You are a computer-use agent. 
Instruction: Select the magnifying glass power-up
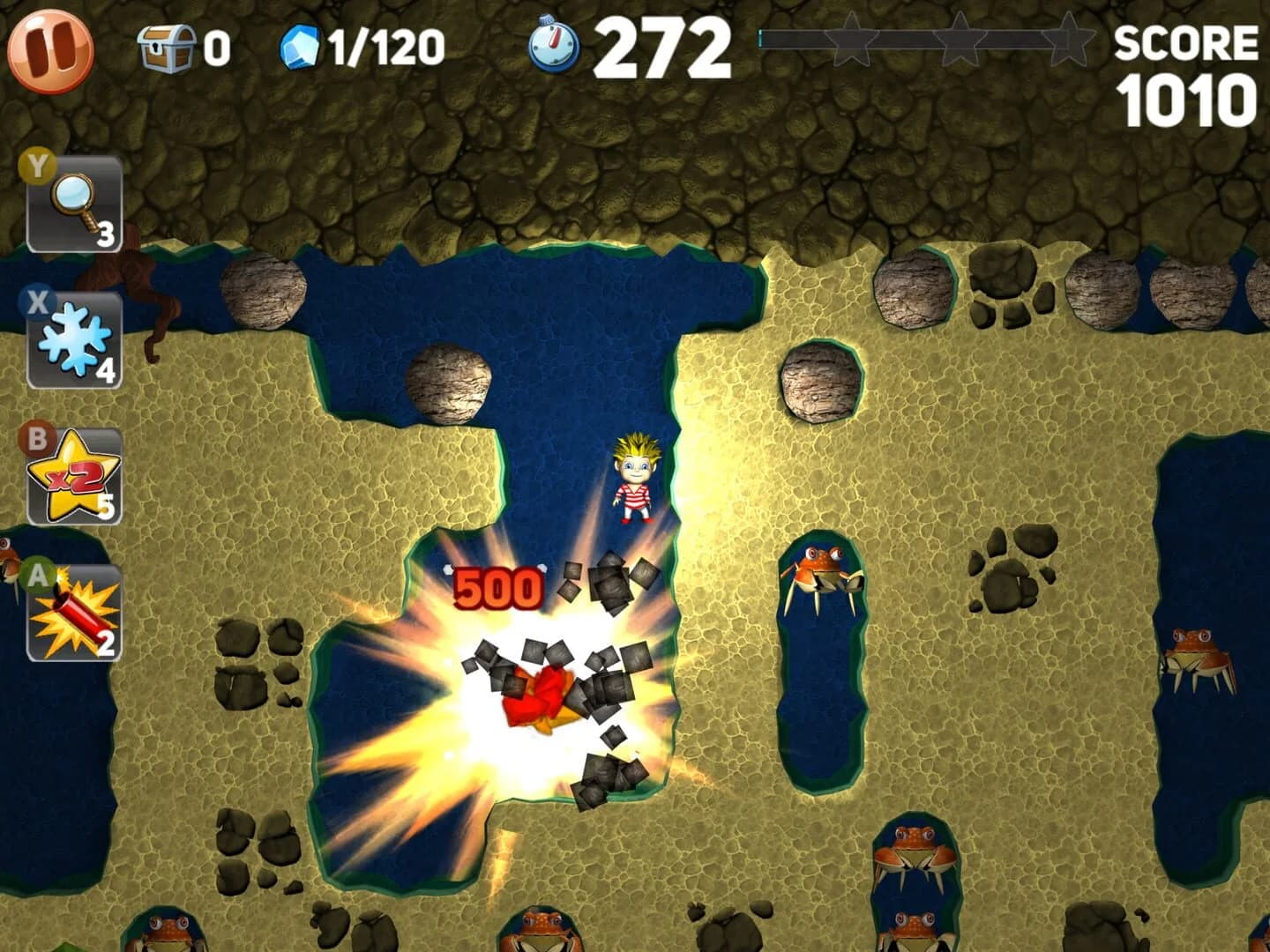75,198
